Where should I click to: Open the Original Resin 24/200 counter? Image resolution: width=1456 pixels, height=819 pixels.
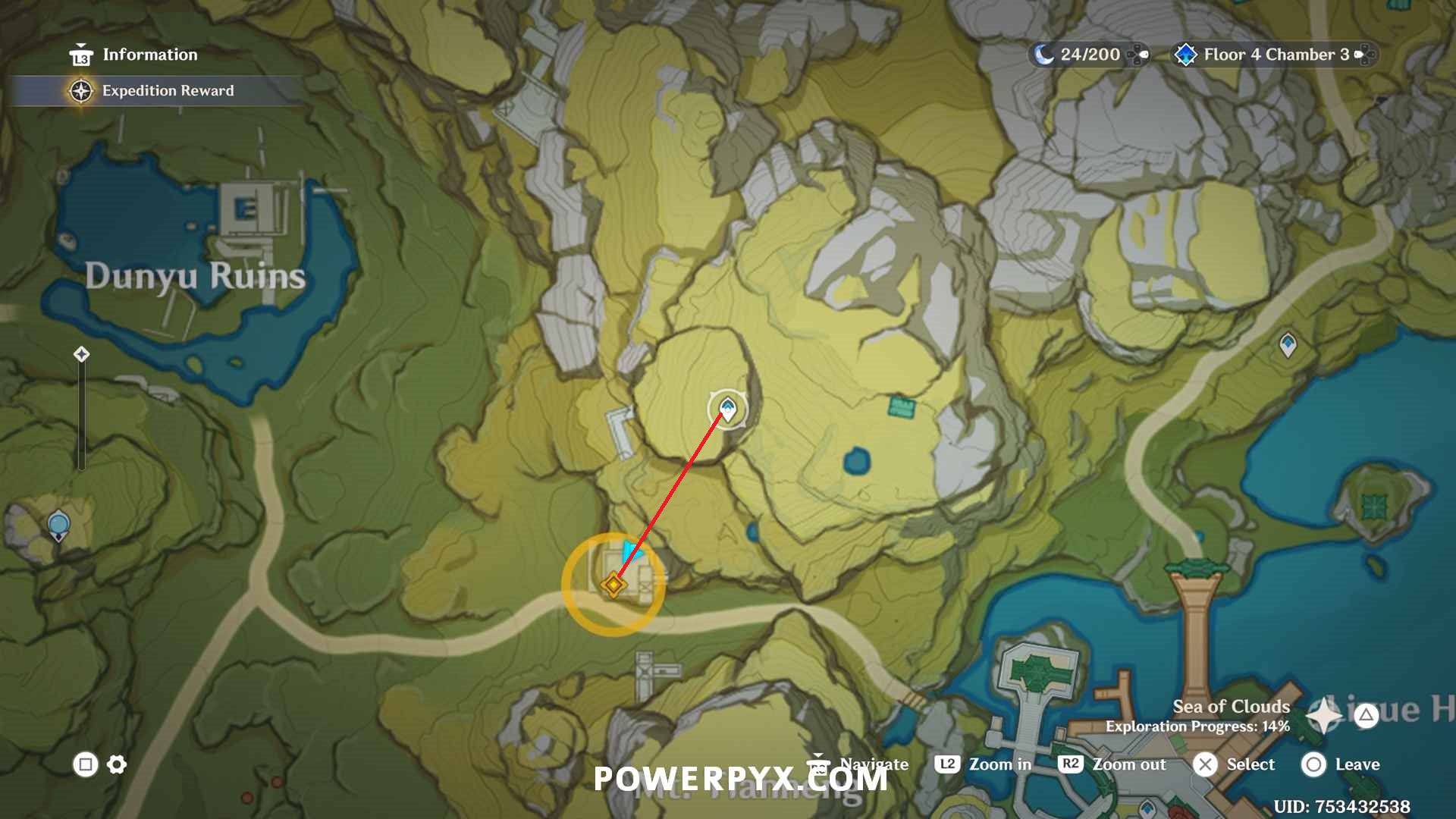[1088, 55]
